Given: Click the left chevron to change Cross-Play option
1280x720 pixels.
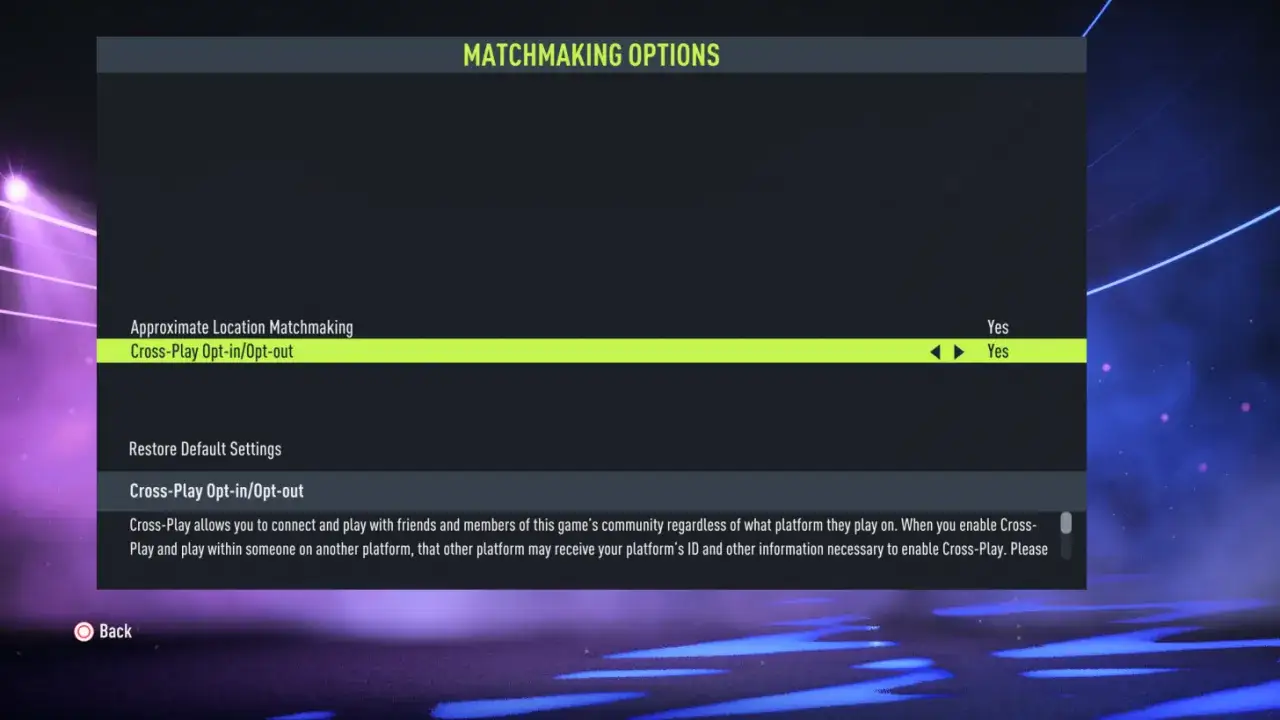Looking at the screenshot, I should pos(935,351).
